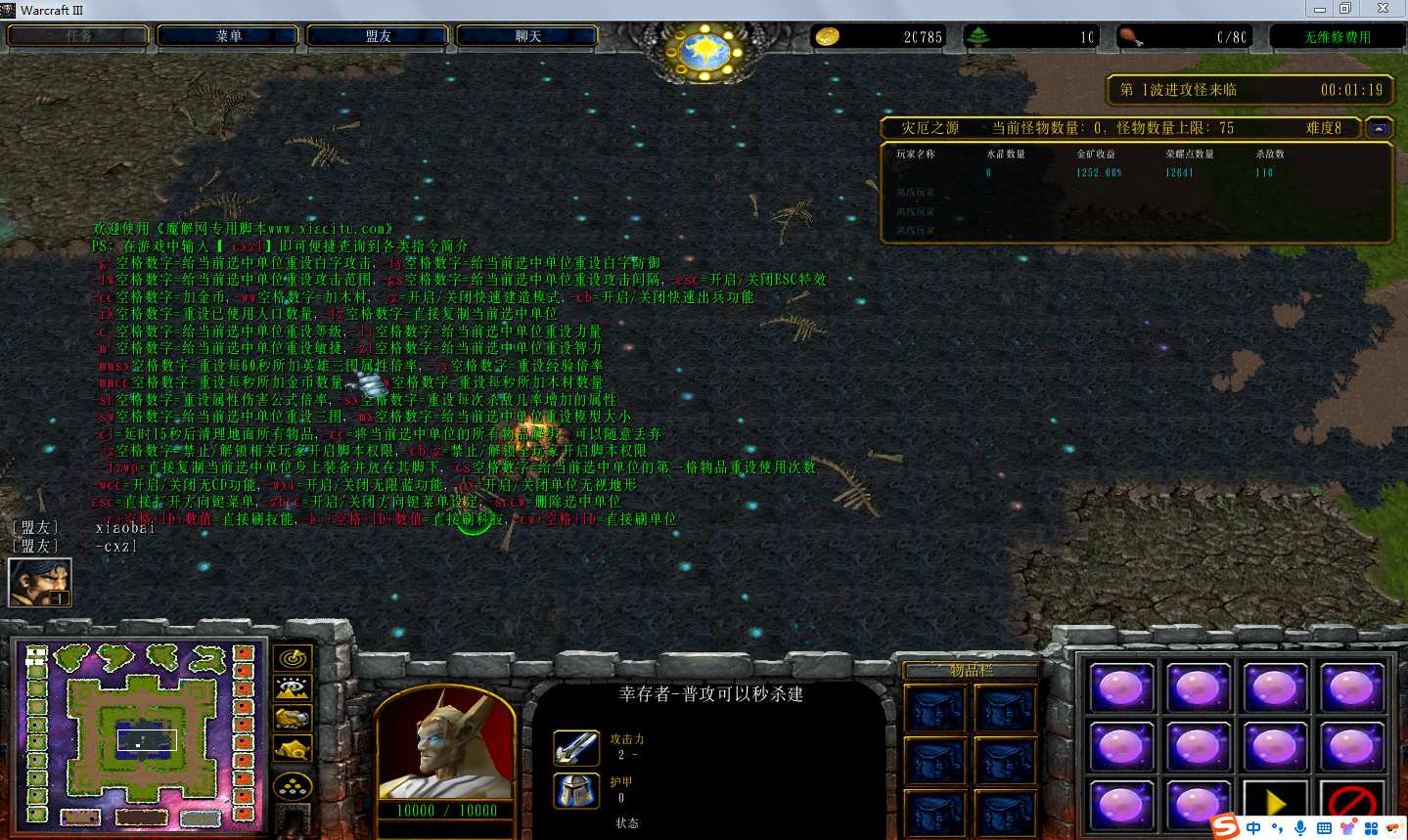The height and width of the screenshot is (840, 1408).
Task: Click the Sogou input method logo
Action: click(x=1226, y=827)
